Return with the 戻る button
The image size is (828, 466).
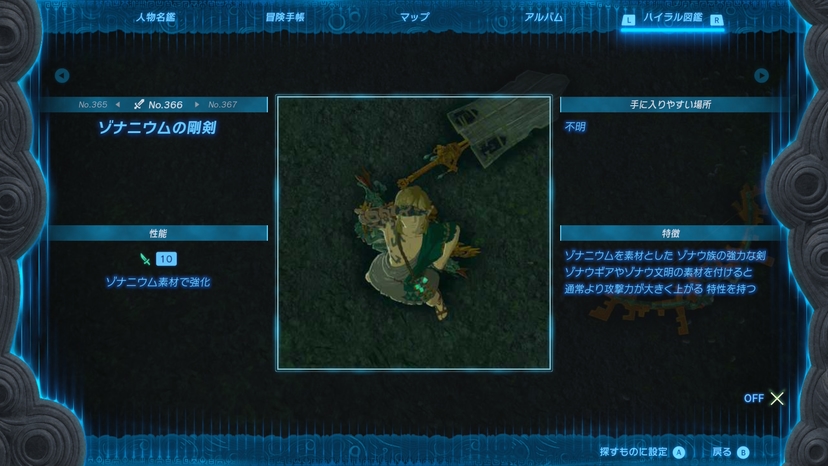pyautogui.click(x=730, y=452)
